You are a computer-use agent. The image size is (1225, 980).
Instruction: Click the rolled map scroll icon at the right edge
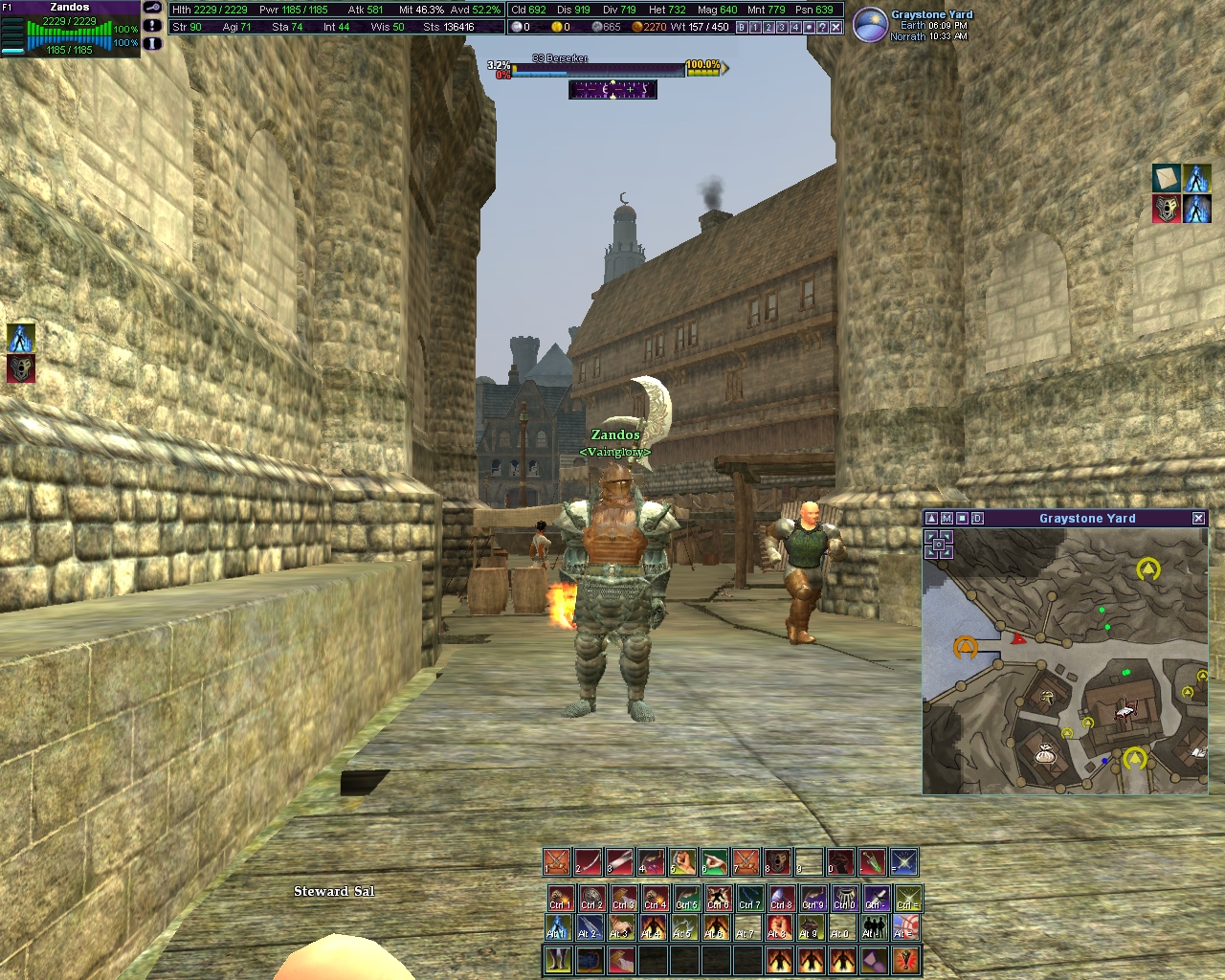coord(1166,179)
